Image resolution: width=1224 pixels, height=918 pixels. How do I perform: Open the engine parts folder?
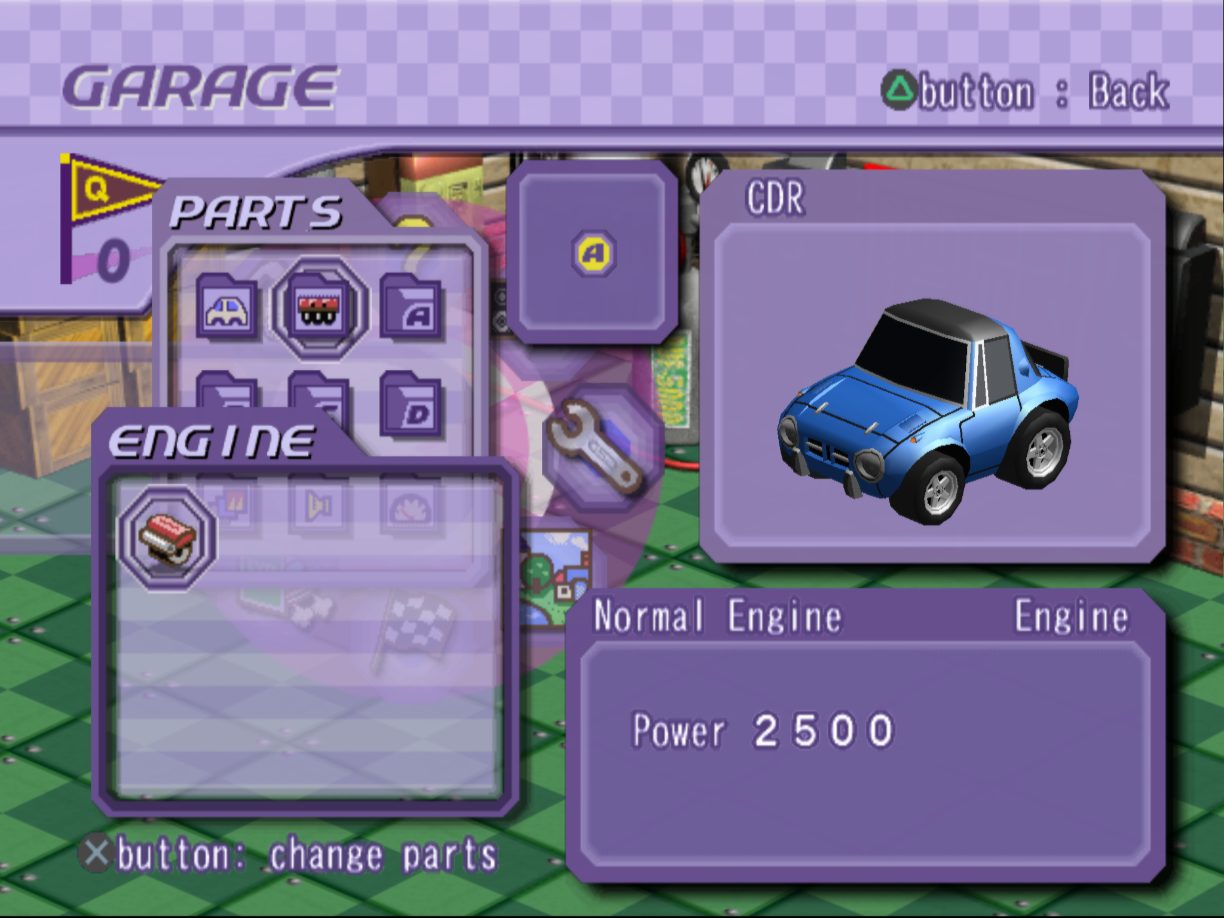coord(319,308)
